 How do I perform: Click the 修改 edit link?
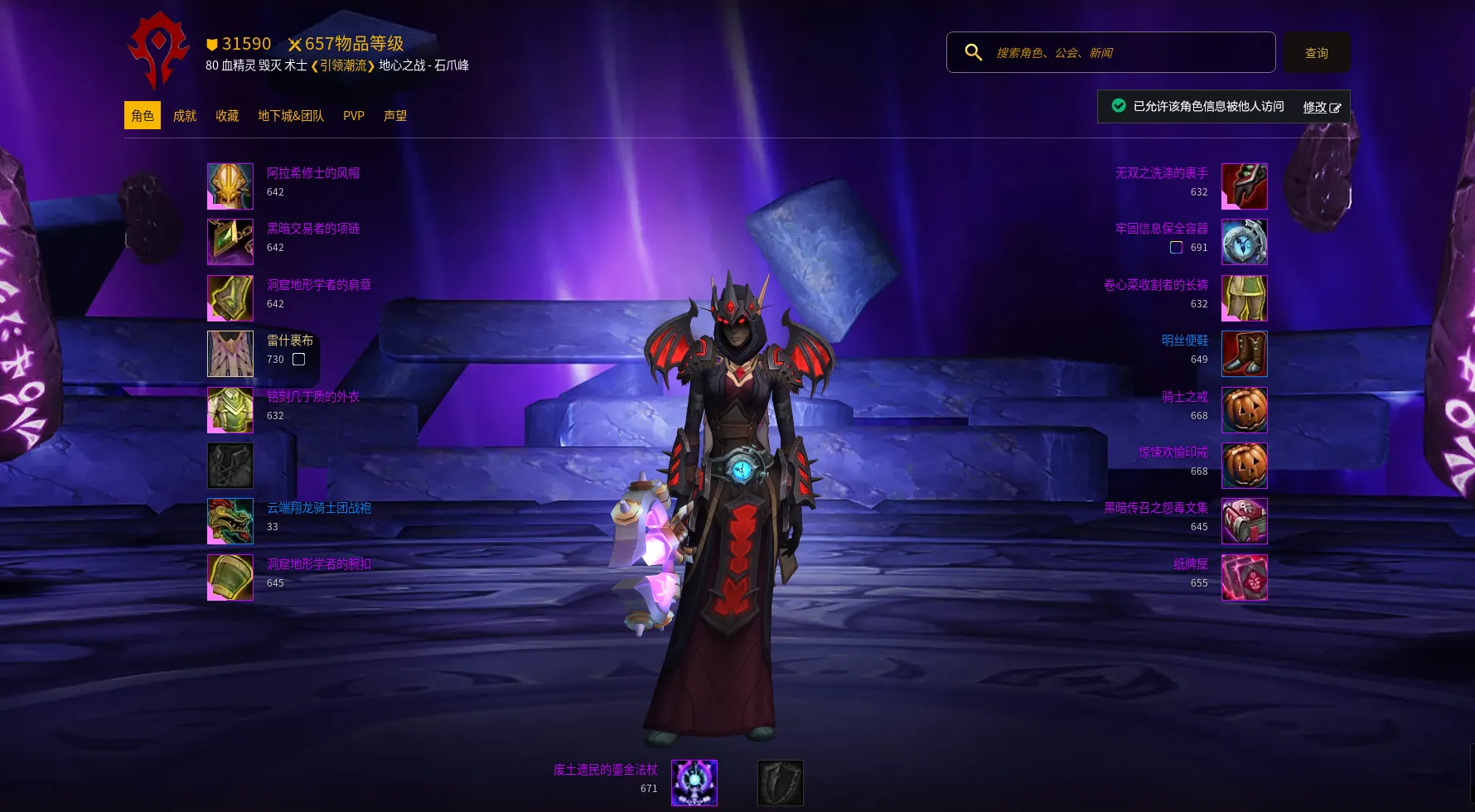(x=1321, y=107)
